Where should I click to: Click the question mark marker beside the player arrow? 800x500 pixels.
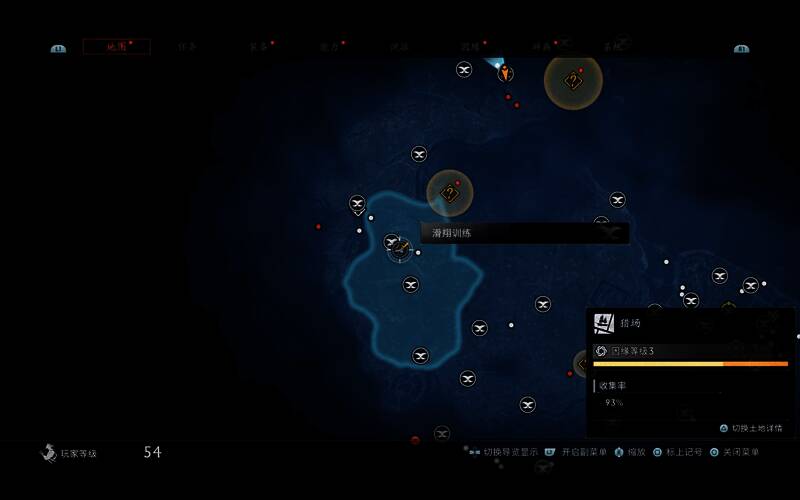573,81
